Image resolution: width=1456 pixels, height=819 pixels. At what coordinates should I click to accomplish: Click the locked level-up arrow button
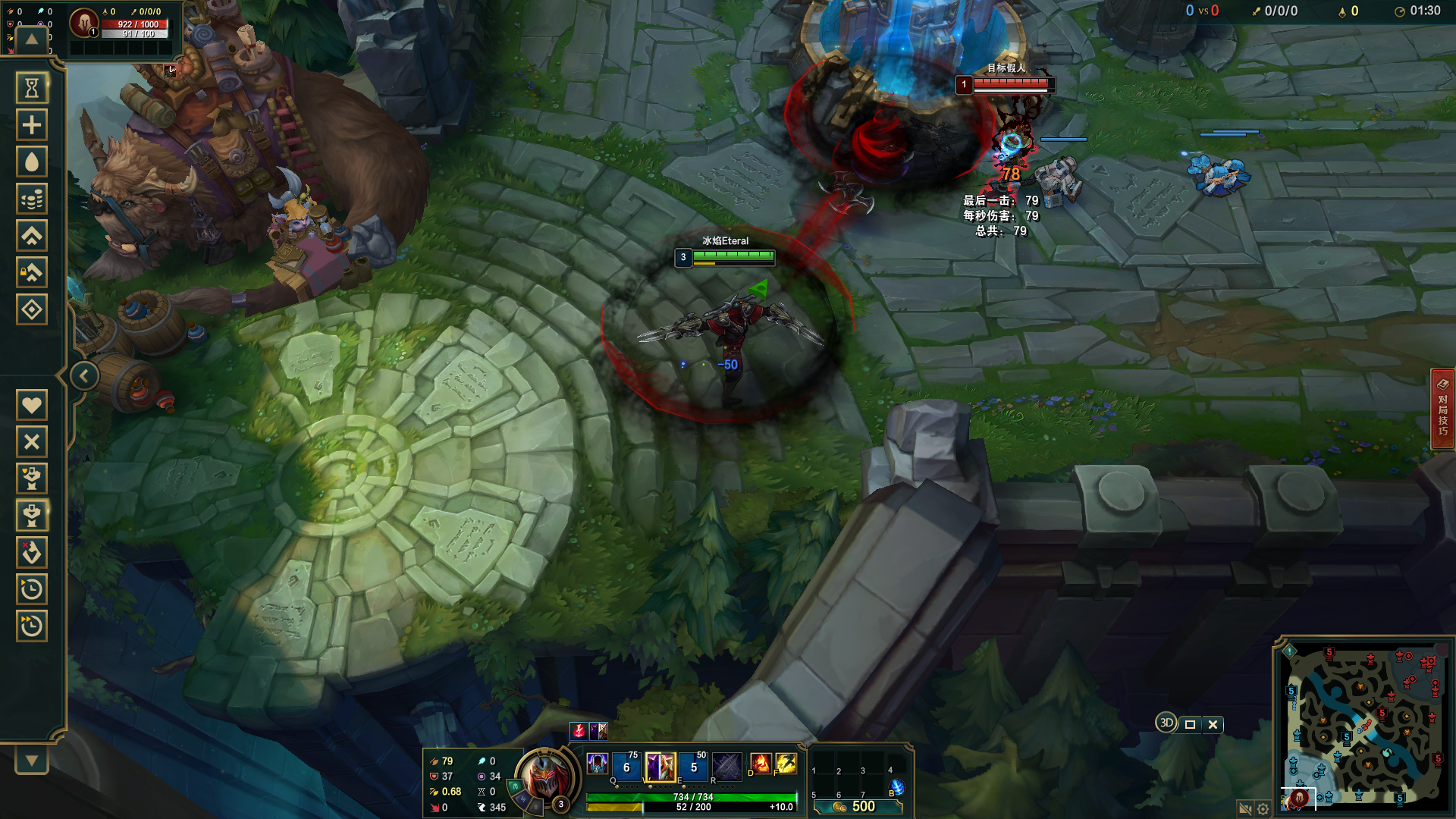[32, 273]
